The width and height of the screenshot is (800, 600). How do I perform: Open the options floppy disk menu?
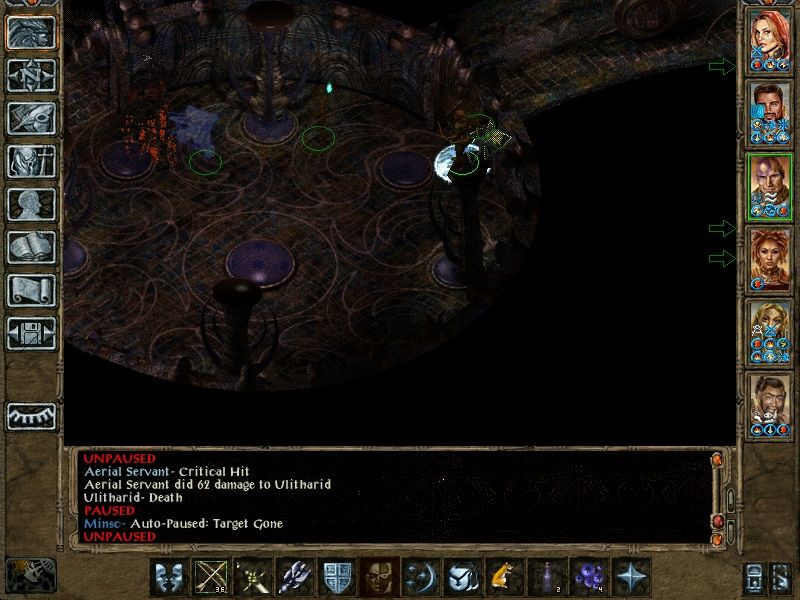[32, 334]
